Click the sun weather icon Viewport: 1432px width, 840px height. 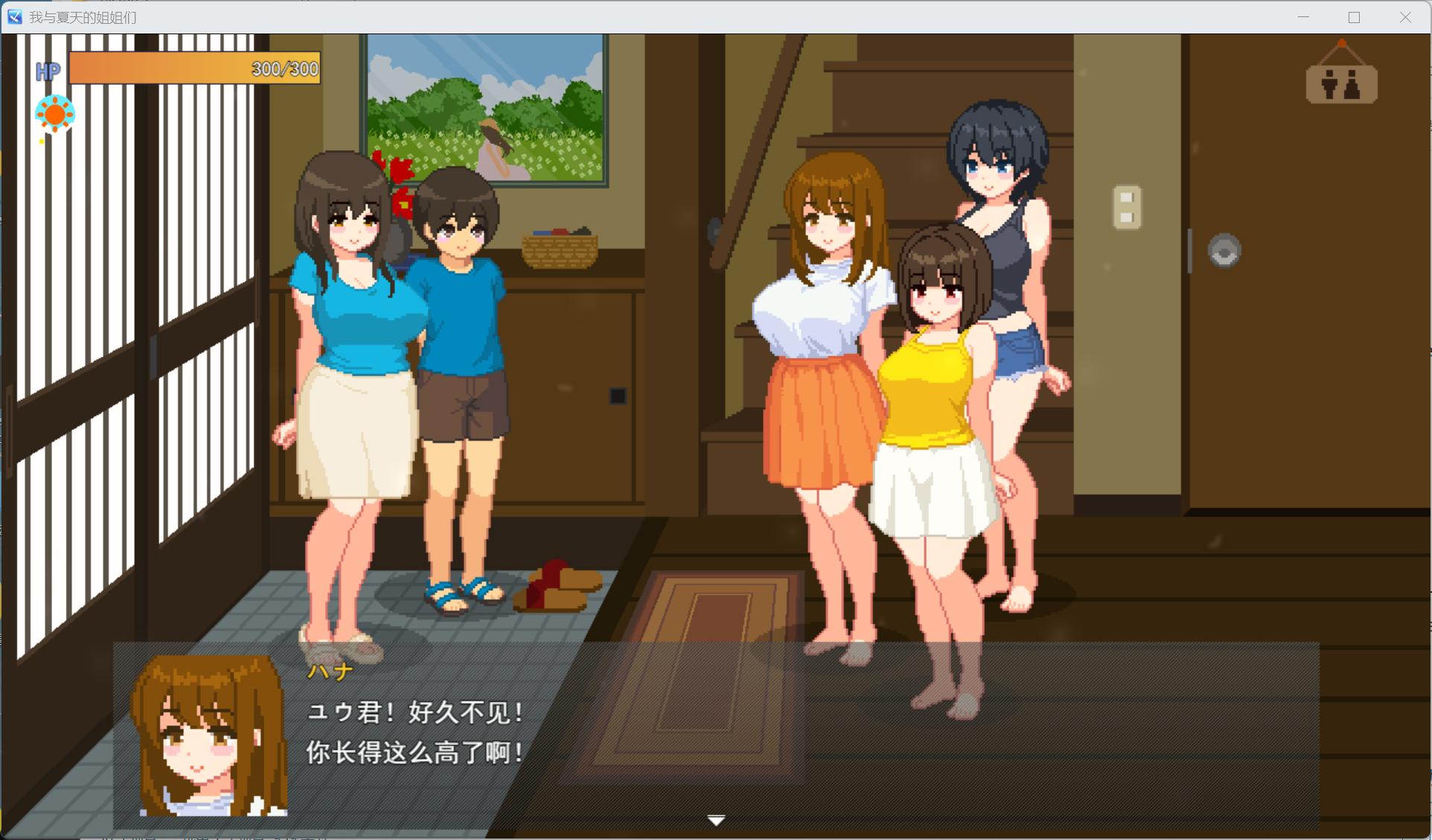pyautogui.click(x=55, y=113)
